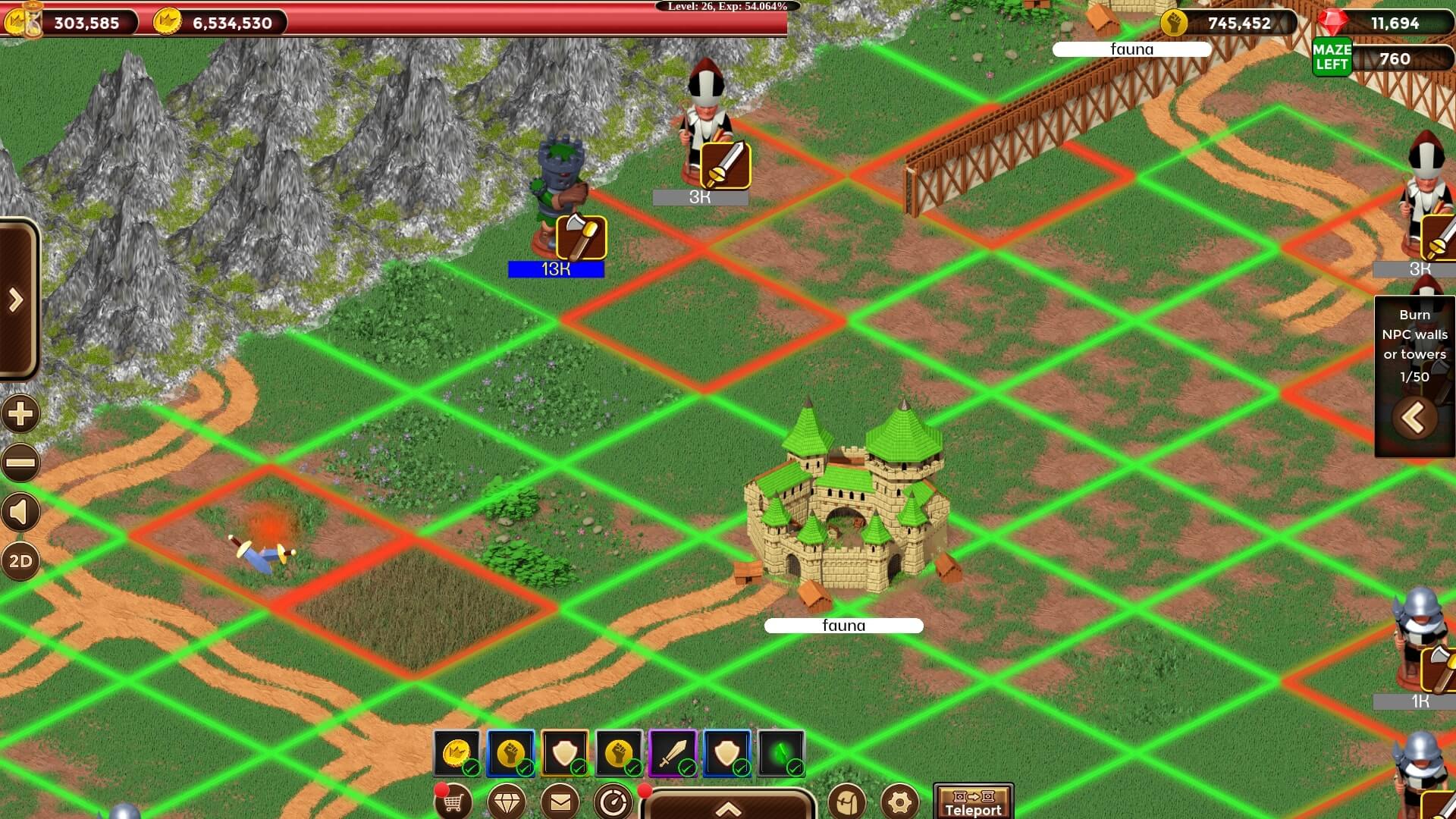Open the backpack inventory
1456x819 pixels.
(847, 802)
